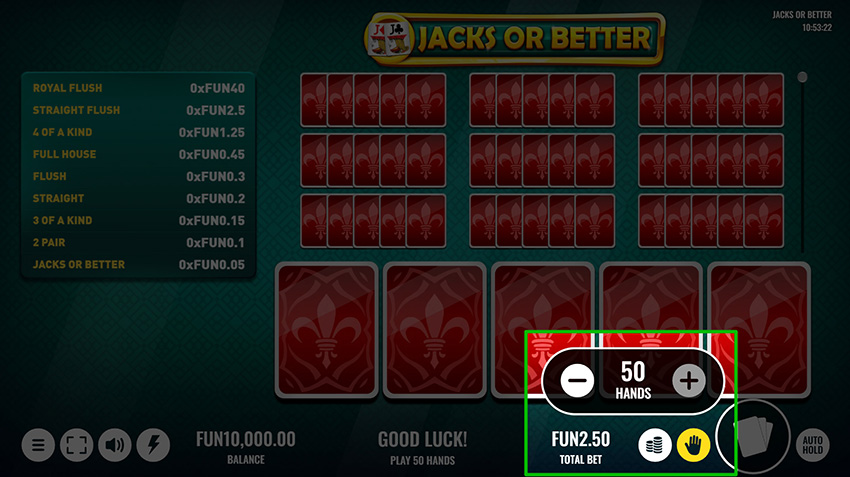This screenshot has height=477, width=850.
Task: Open the coin bet selector
Action: pyautogui.click(x=654, y=444)
